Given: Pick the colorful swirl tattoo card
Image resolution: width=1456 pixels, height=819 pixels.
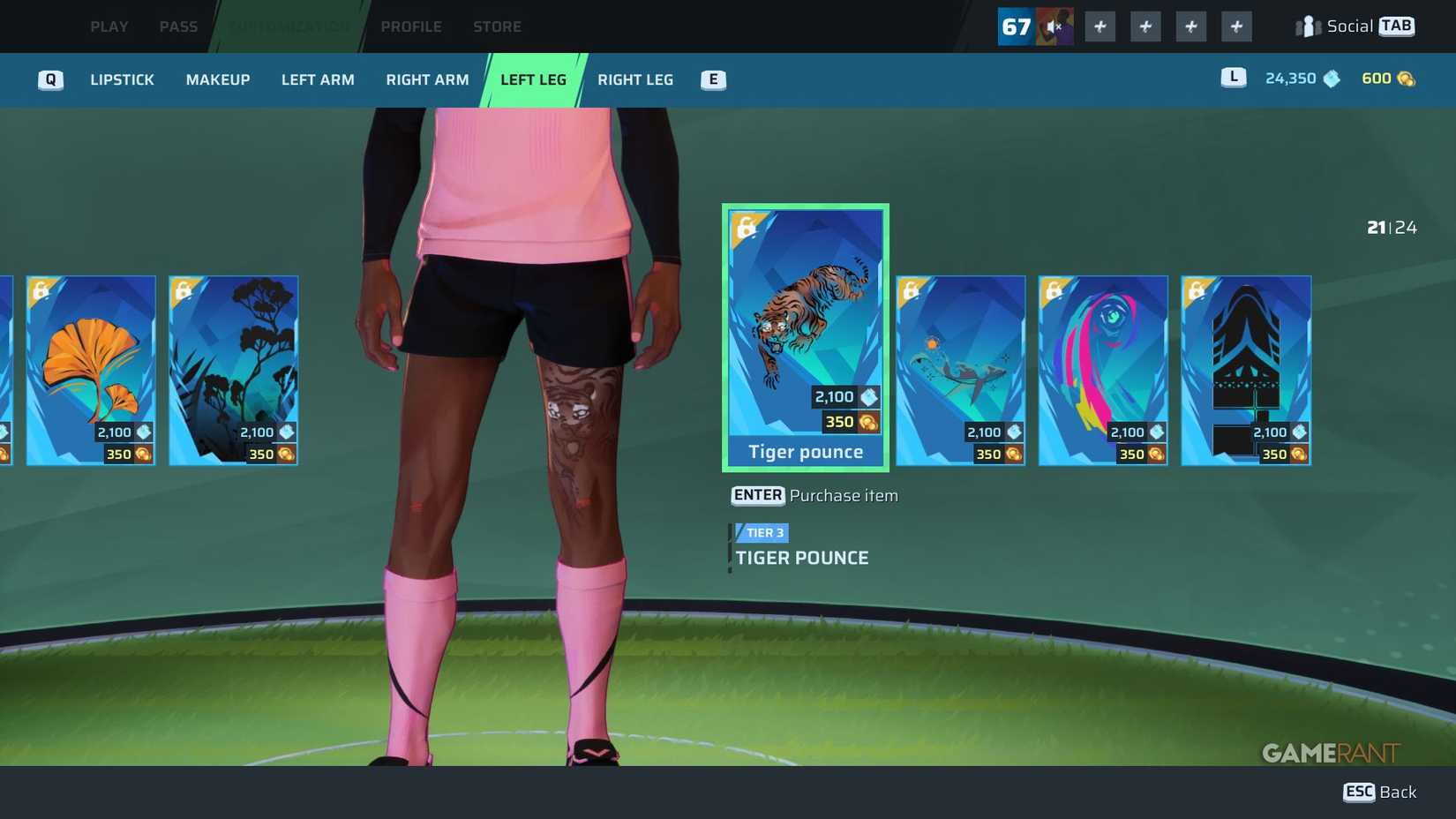Looking at the screenshot, I should click(x=1103, y=369).
